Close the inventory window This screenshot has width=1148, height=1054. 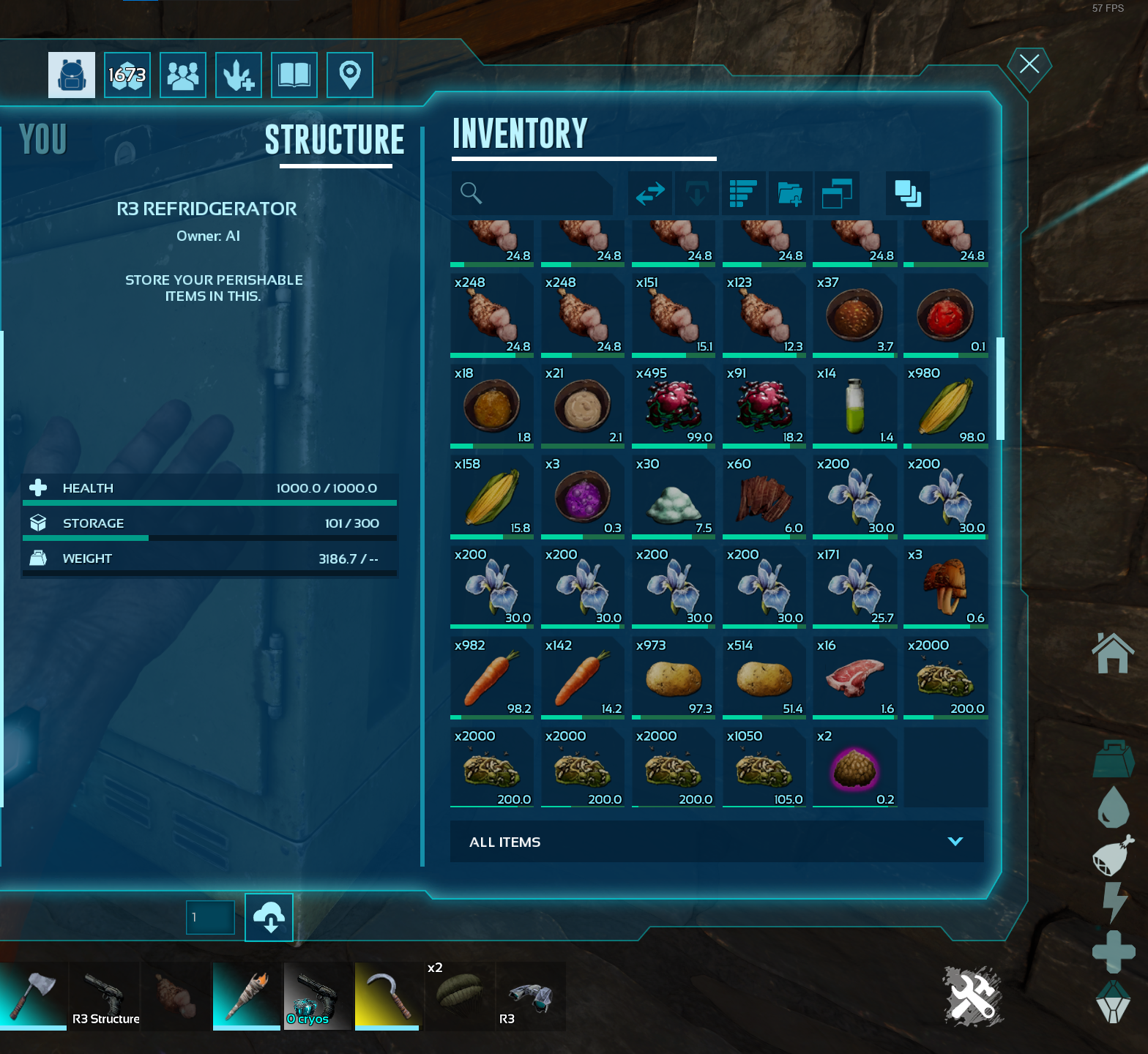point(1029,64)
